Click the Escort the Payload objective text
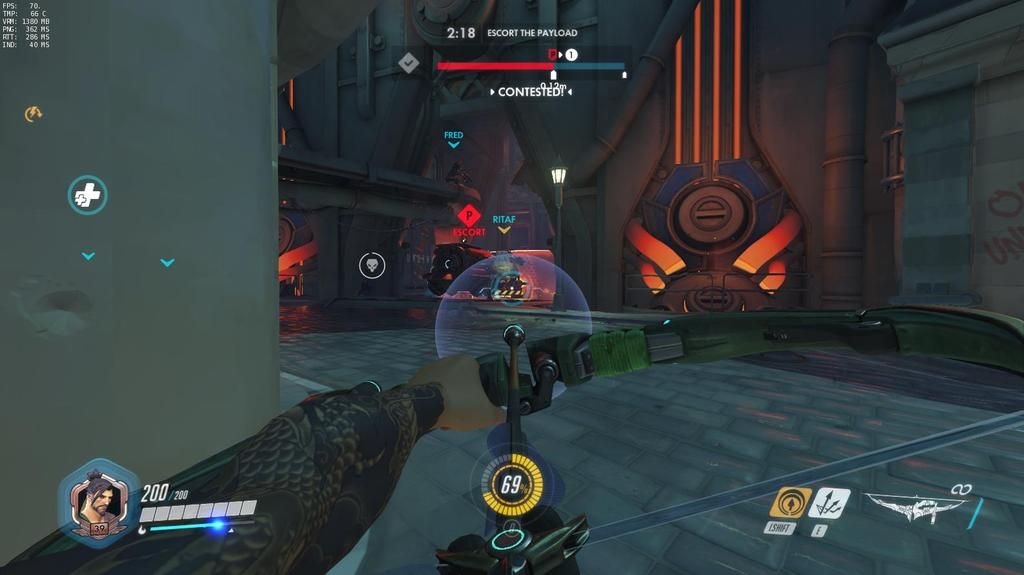1024x575 pixels. point(532,33)
